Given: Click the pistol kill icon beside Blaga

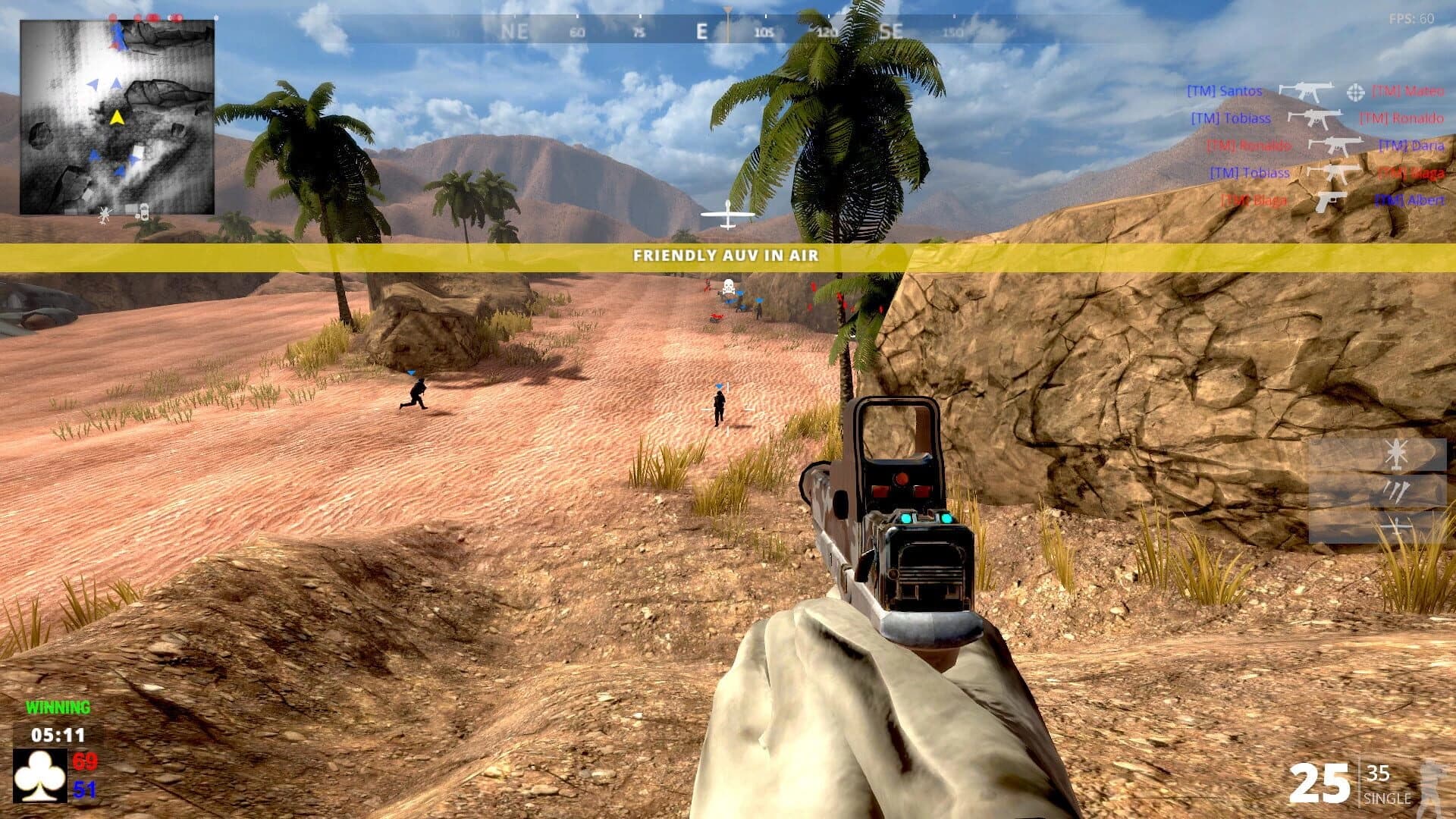Looking at the screenshot, I should (x=1332, y=202).
